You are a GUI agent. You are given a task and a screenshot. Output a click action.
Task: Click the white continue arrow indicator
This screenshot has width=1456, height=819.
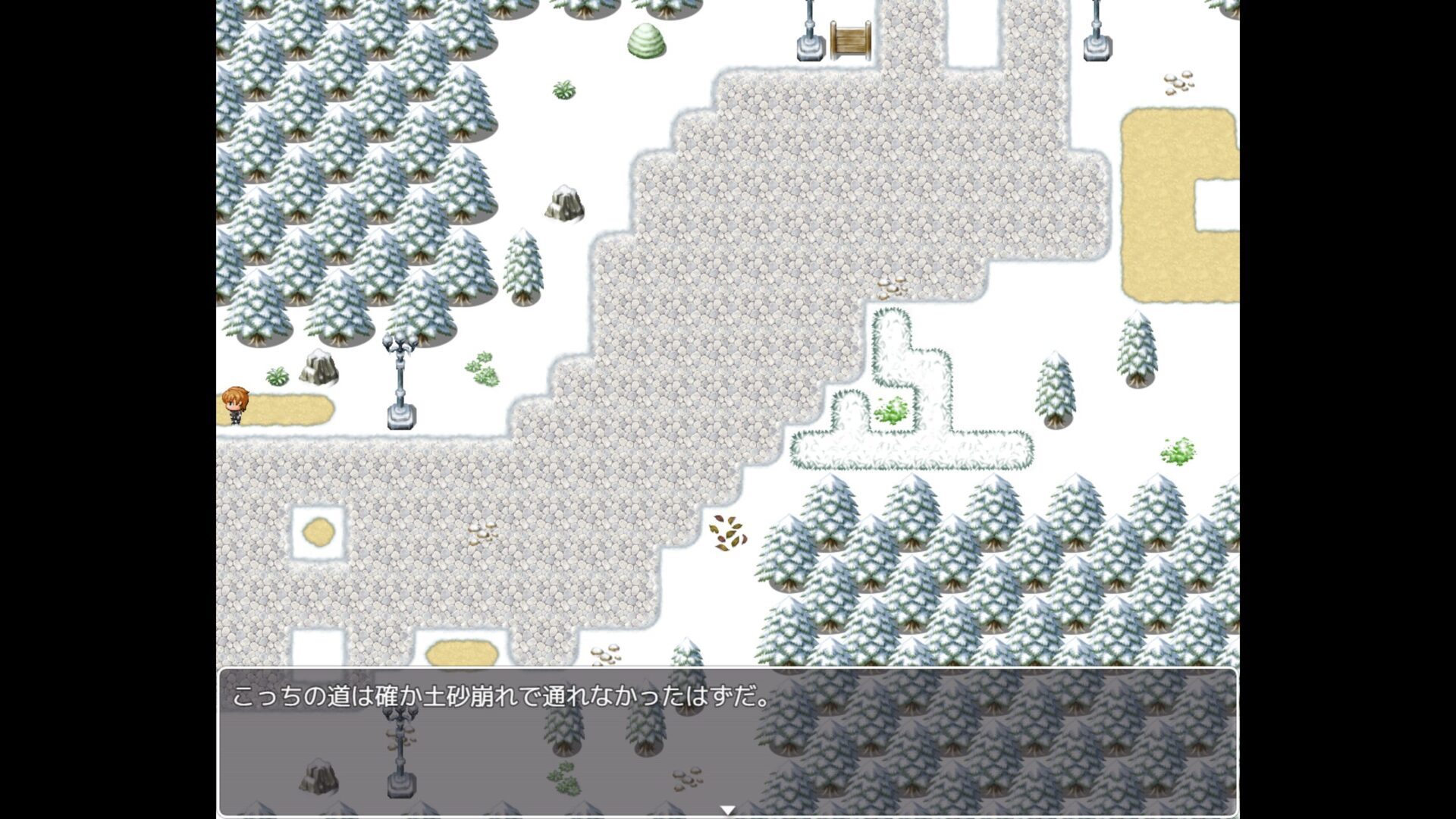[727, 810]
